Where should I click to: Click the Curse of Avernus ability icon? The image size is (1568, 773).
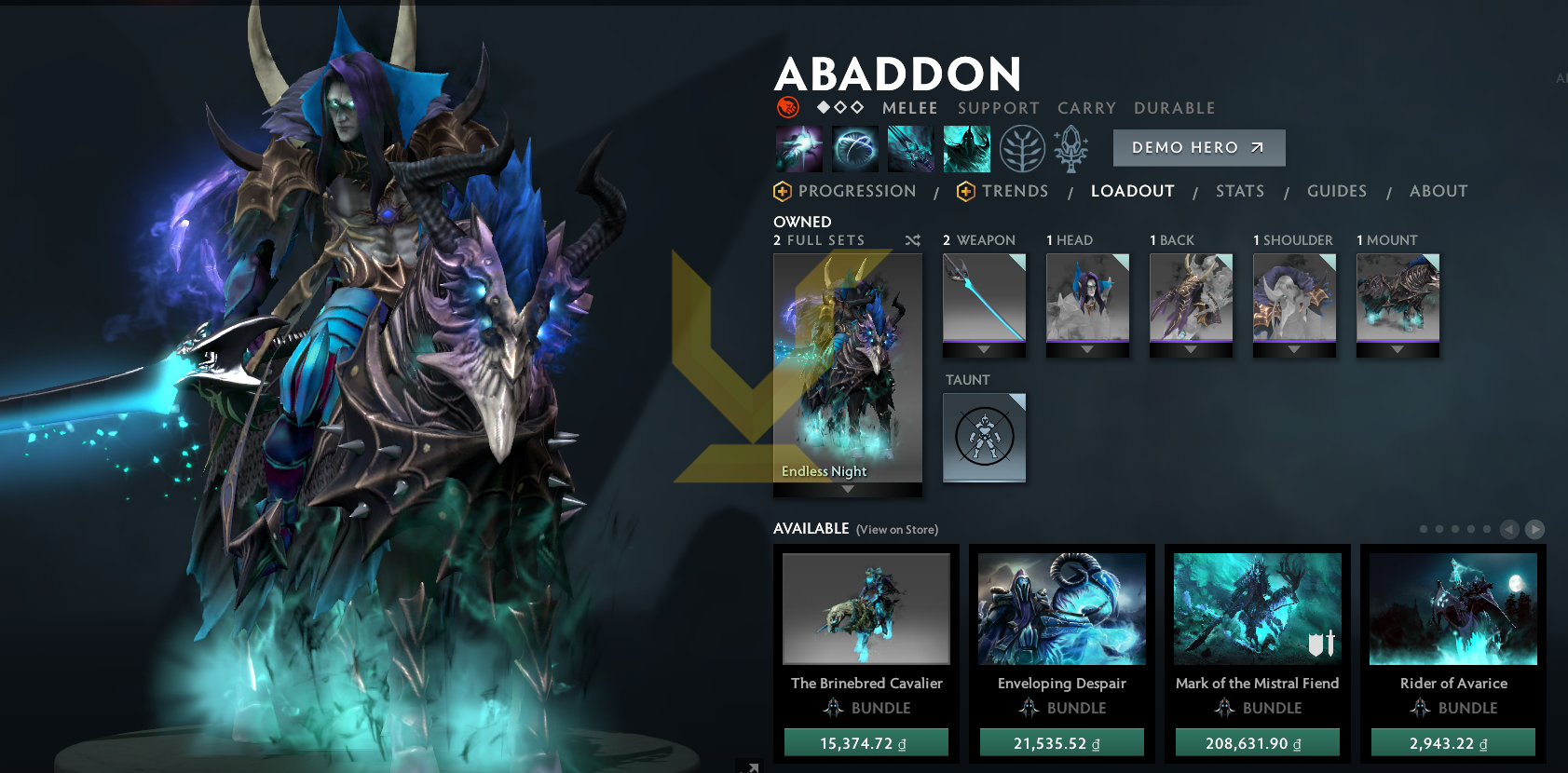pos(910,149)
